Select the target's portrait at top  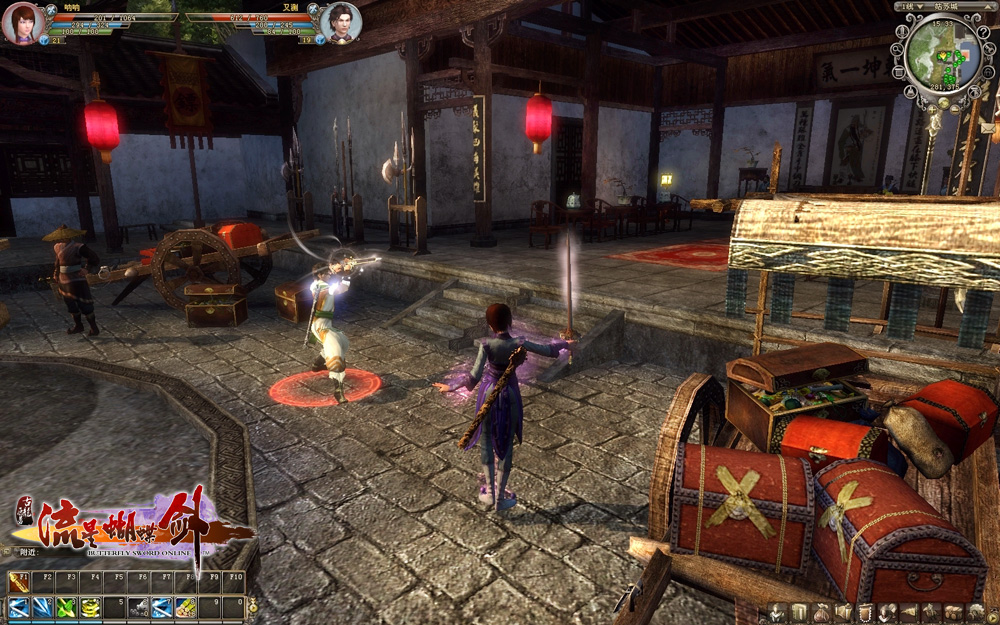340,22
